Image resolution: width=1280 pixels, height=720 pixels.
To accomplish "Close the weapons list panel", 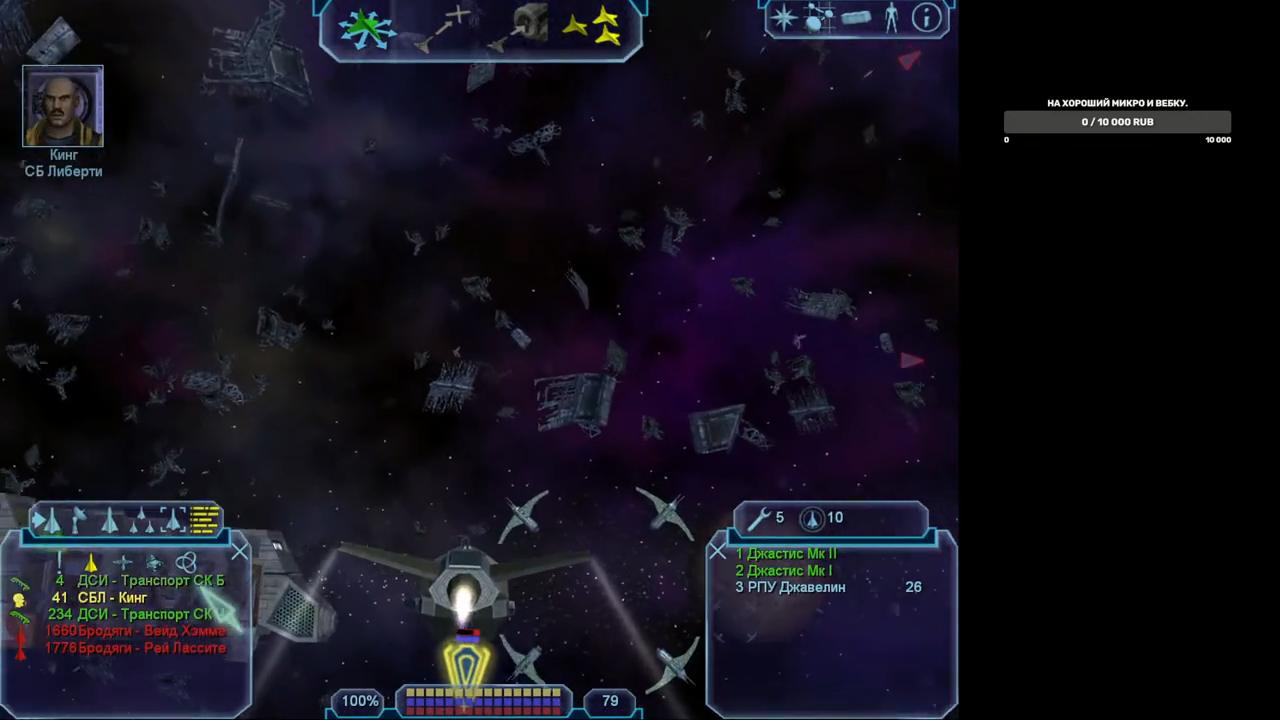I will point(717,551).
